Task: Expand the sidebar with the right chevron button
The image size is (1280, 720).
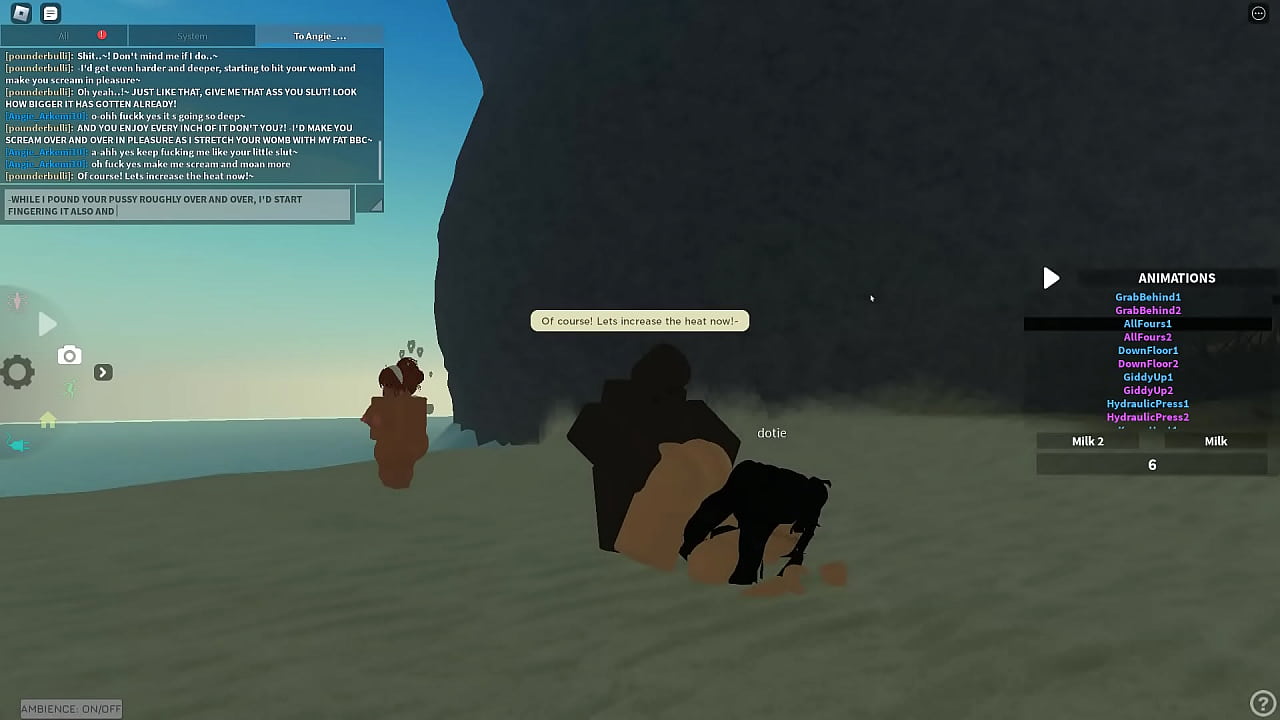Action: tap(103, 371)
